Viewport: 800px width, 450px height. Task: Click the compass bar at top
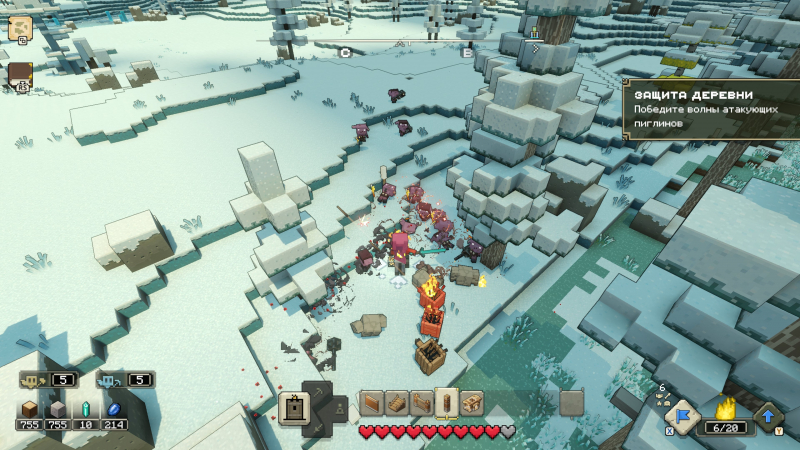[405, 45]
